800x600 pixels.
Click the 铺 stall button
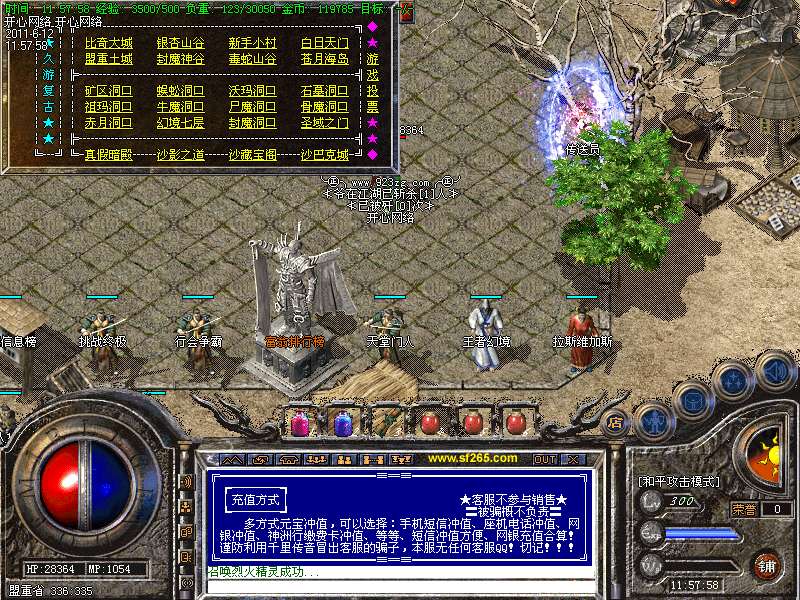[766, 565]
